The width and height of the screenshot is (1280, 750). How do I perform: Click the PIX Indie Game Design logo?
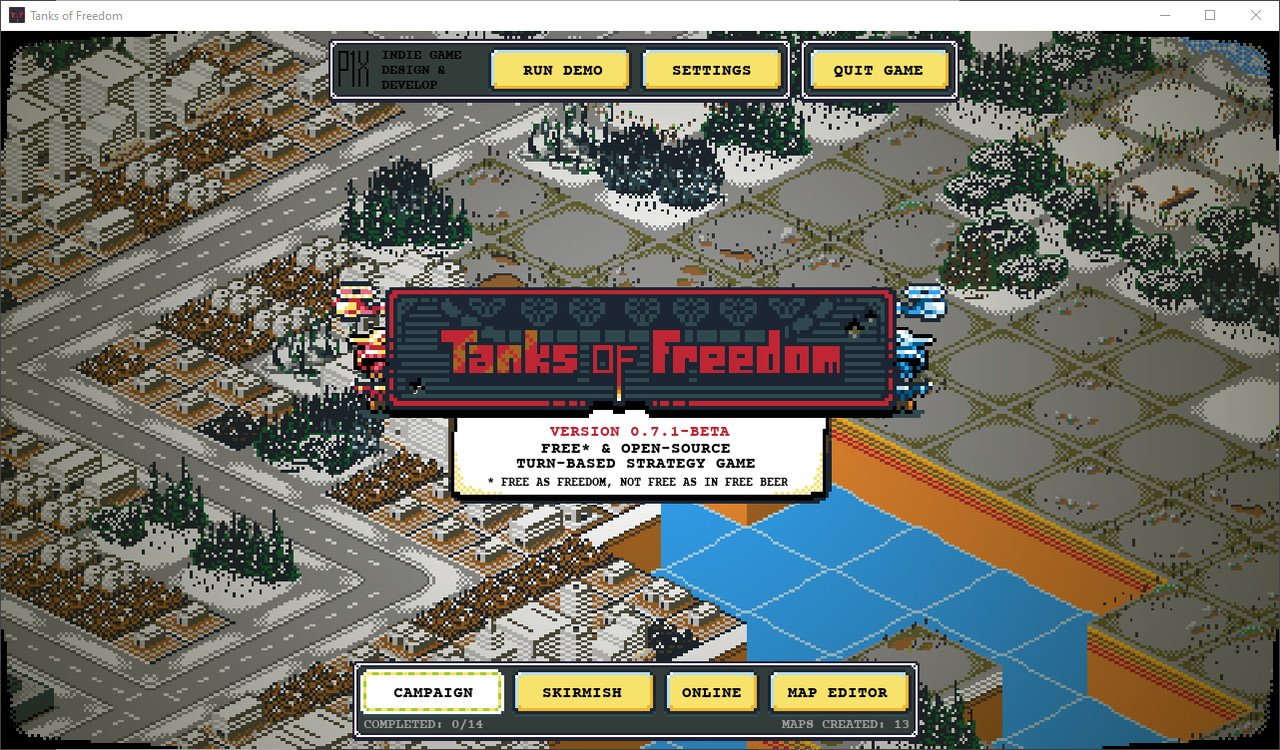pyautogui.click(x=354, y=69)
